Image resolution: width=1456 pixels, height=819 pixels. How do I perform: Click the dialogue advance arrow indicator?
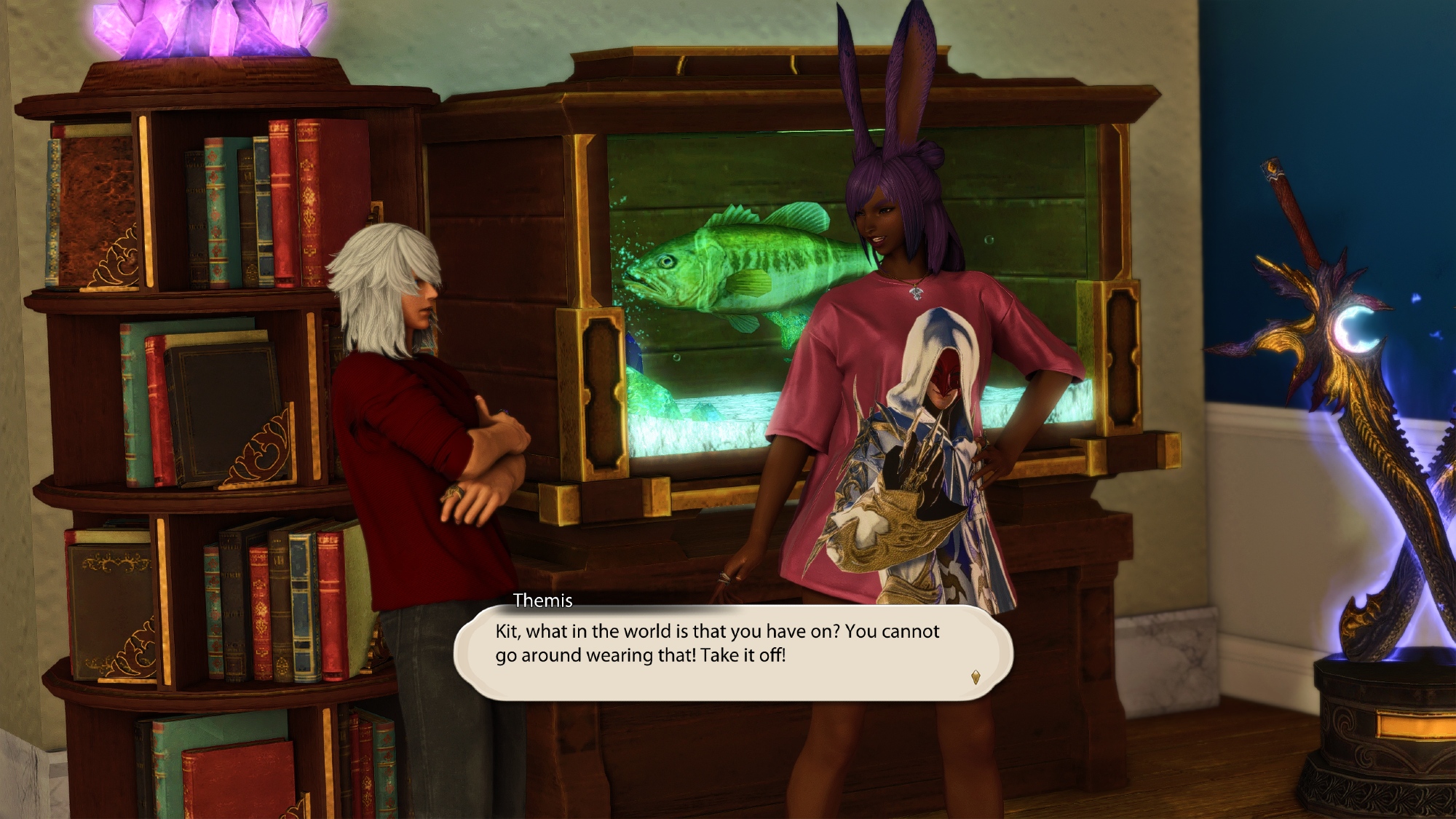[x=976, y=677]
